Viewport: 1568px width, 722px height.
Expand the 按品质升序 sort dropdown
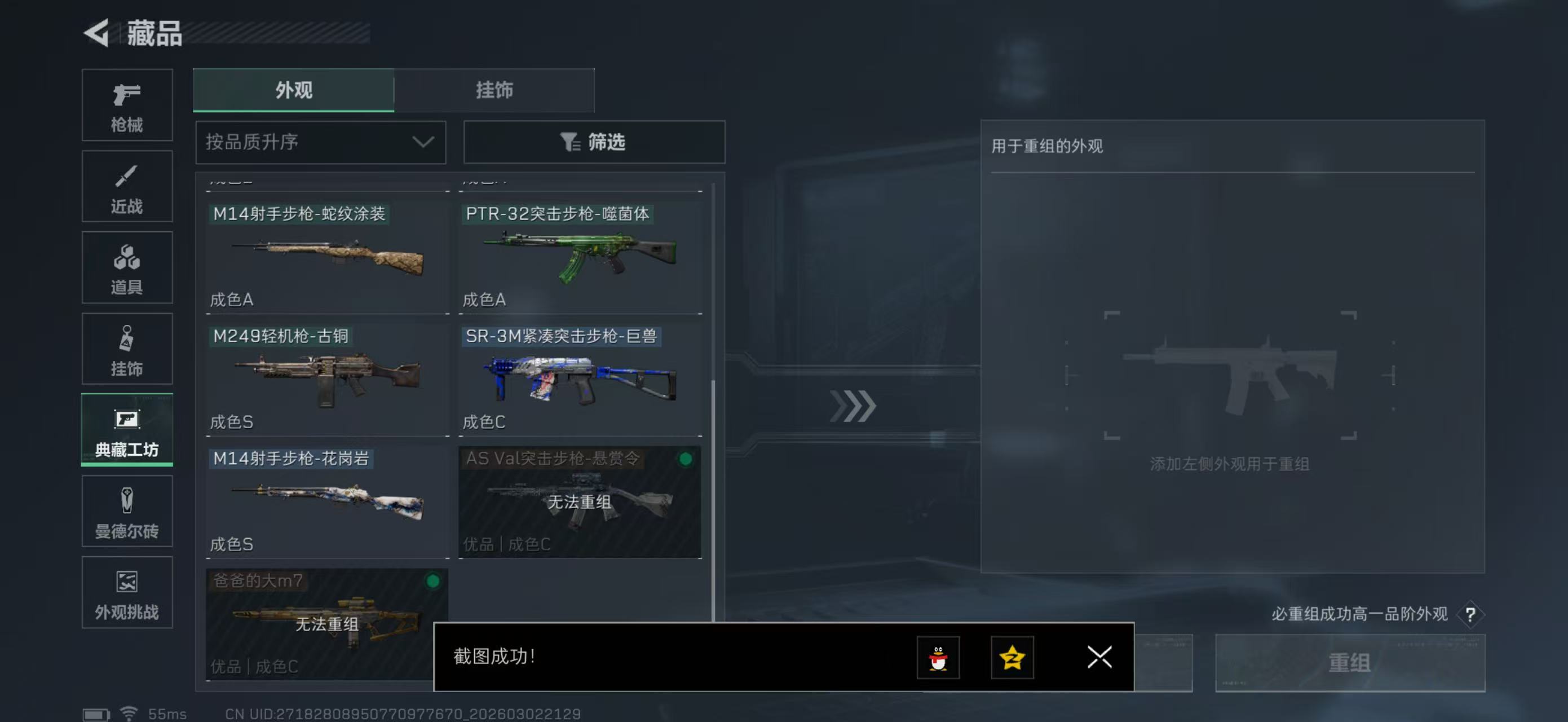(x=320, y=142)
